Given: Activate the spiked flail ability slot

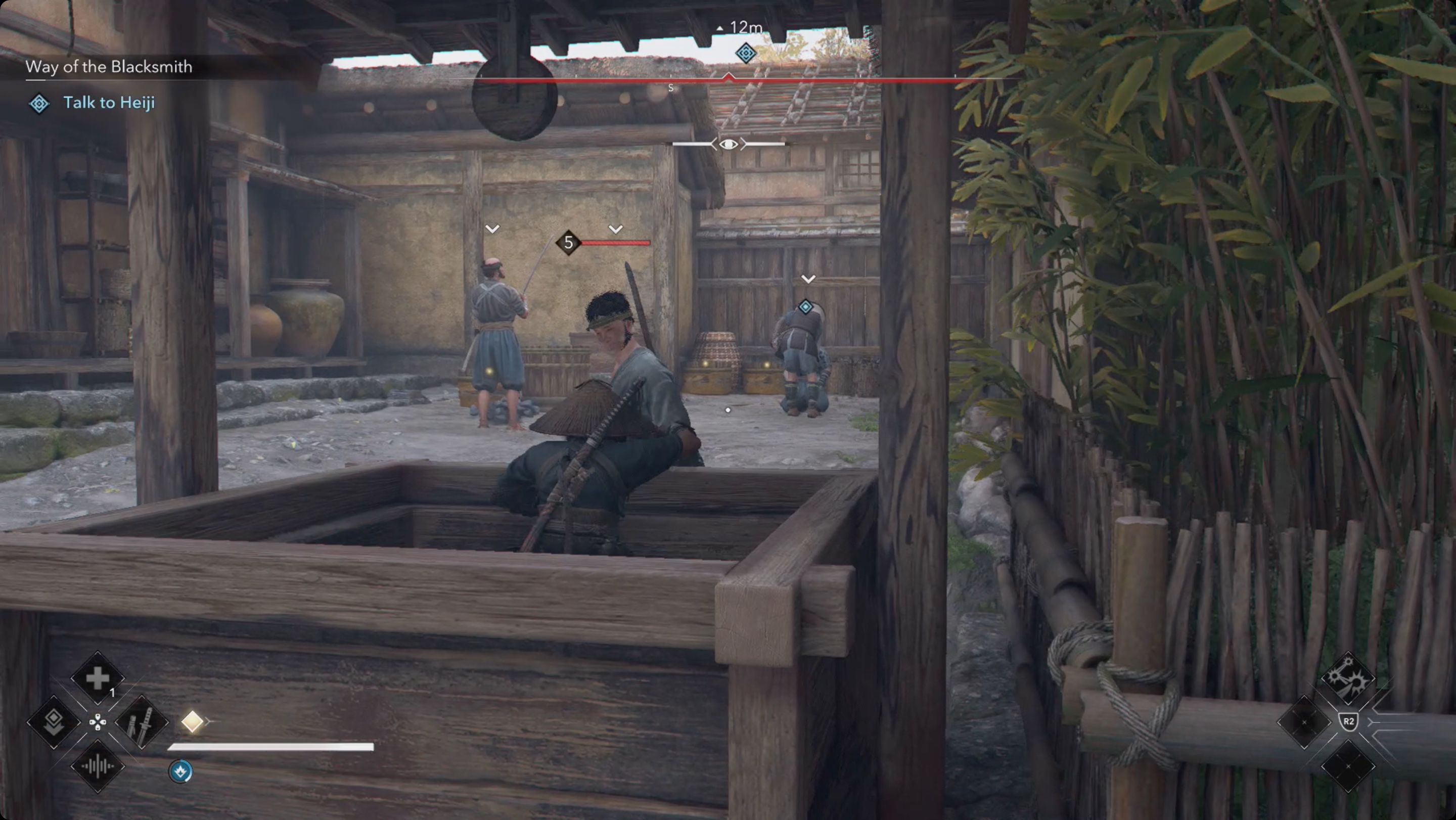Looking at the screenshot, I should pyautogui.click(x=1347, y=678).
